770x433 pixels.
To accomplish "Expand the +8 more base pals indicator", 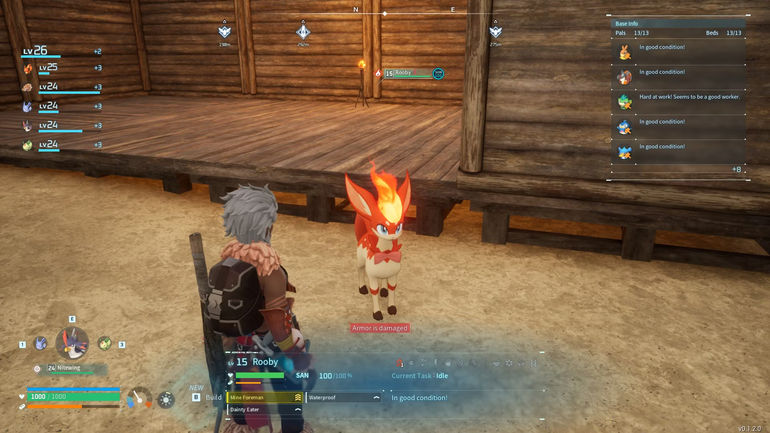I will click(736, 169).
